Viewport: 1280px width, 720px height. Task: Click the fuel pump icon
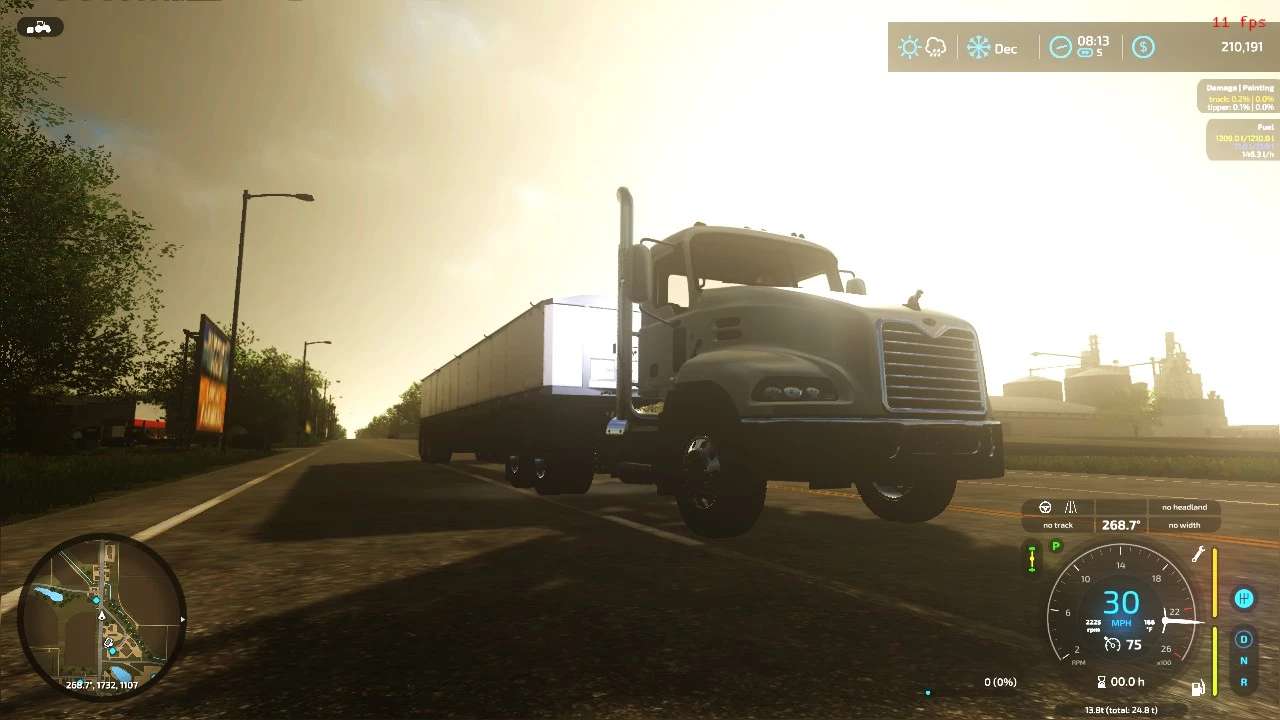click(x=1196, y=687)
